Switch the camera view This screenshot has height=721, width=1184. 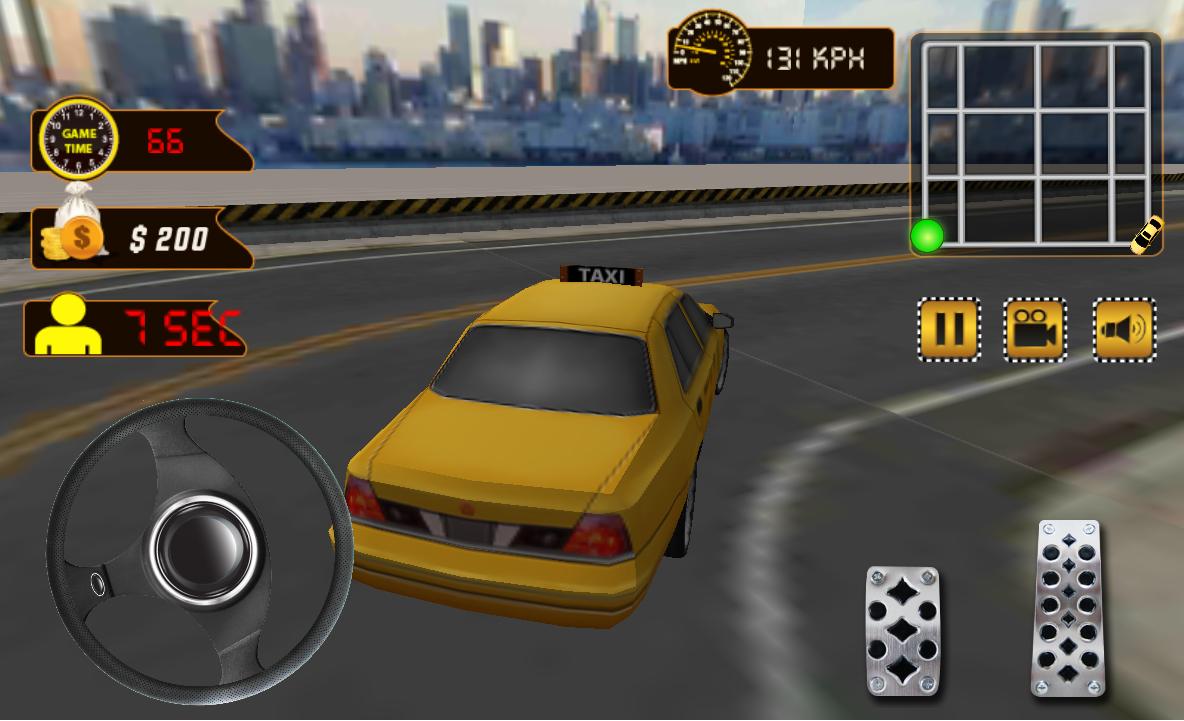(1035, 329)
